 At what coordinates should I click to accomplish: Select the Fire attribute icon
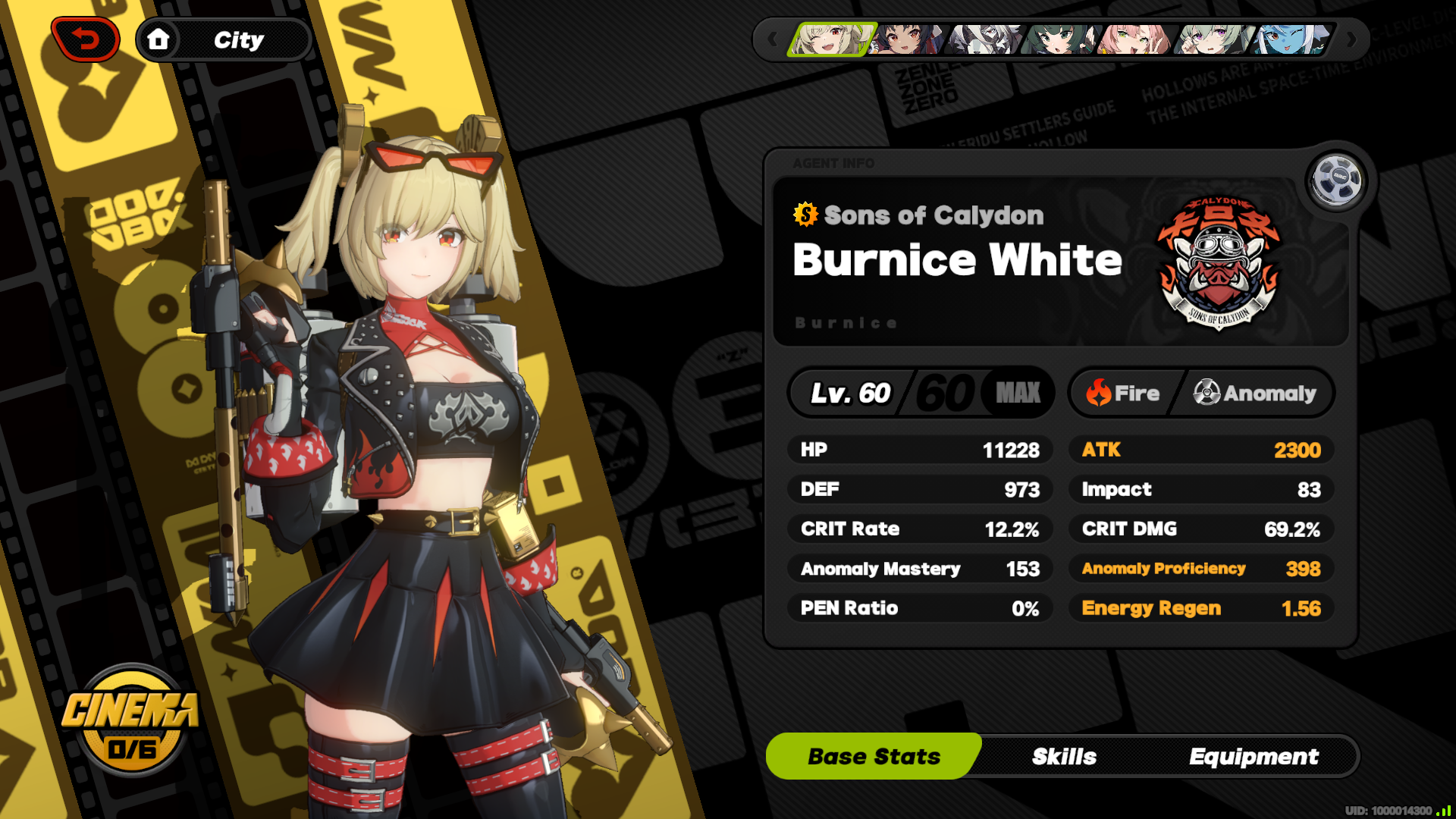point(1099,393)
